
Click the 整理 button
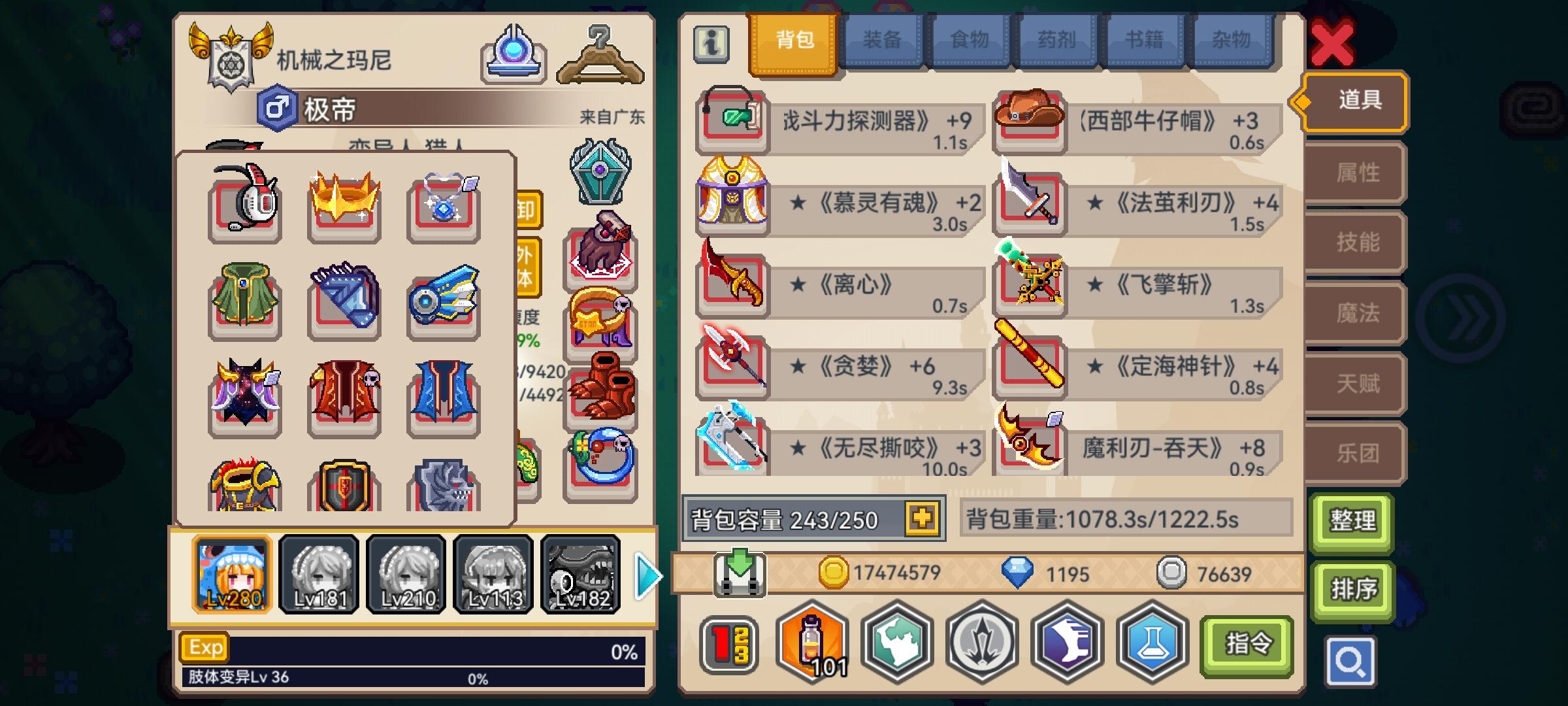tap(1353, 522)
